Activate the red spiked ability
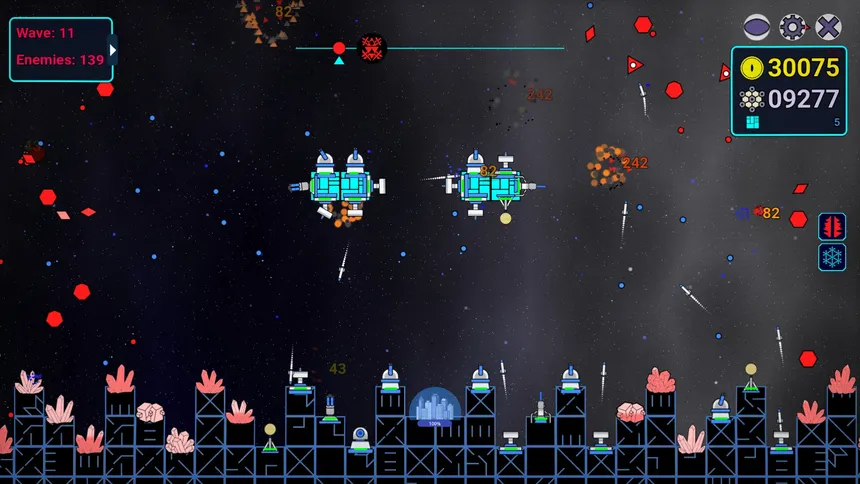Screen dimensions: 860x484 click(x=832, y=227)
